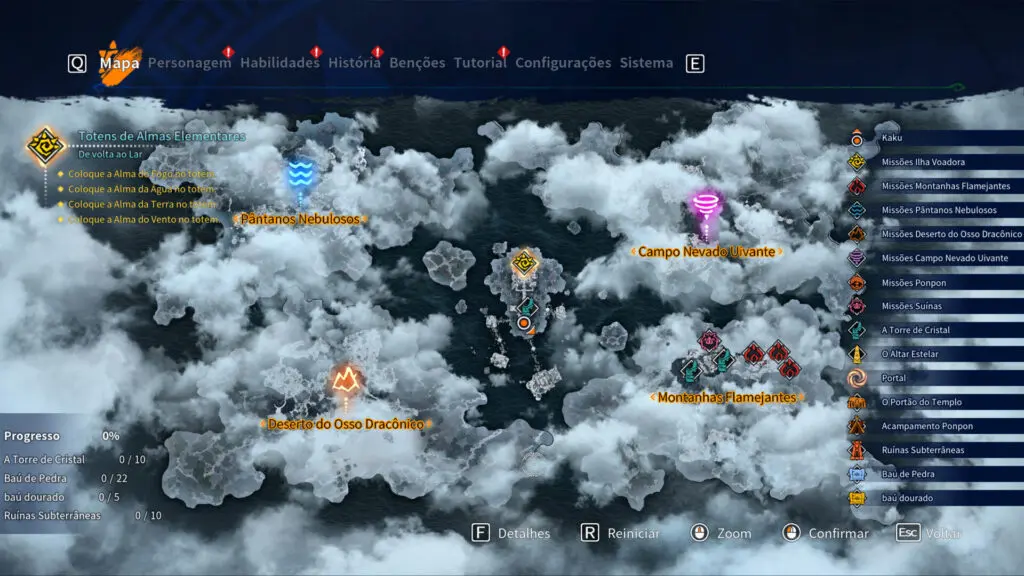Switch to Configurações tab

click(563, 63)
